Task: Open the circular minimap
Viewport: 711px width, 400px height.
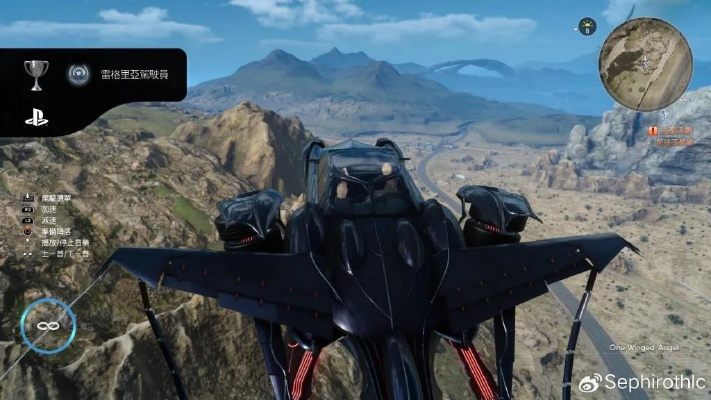Action: [645, 63]
